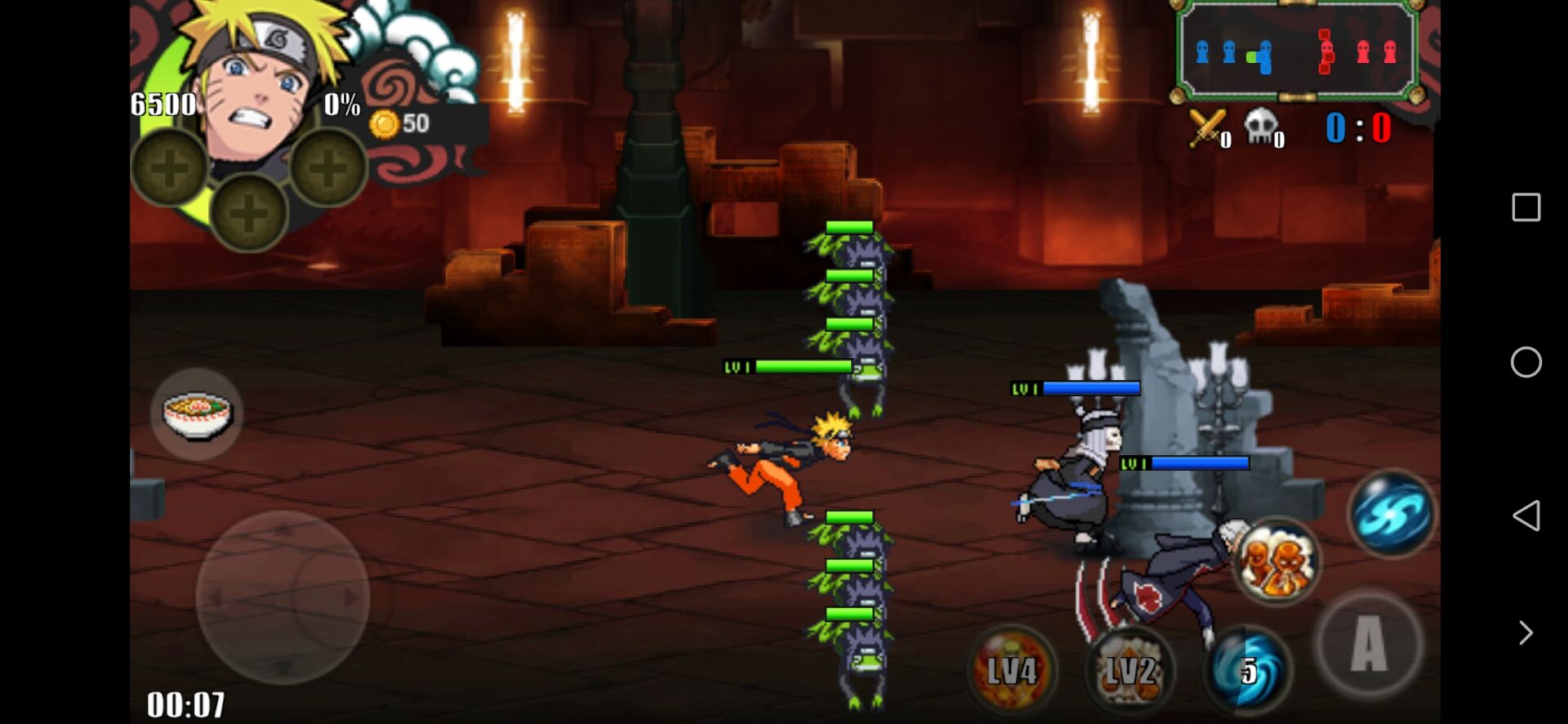Tap the A attack button

(1369, 644)
